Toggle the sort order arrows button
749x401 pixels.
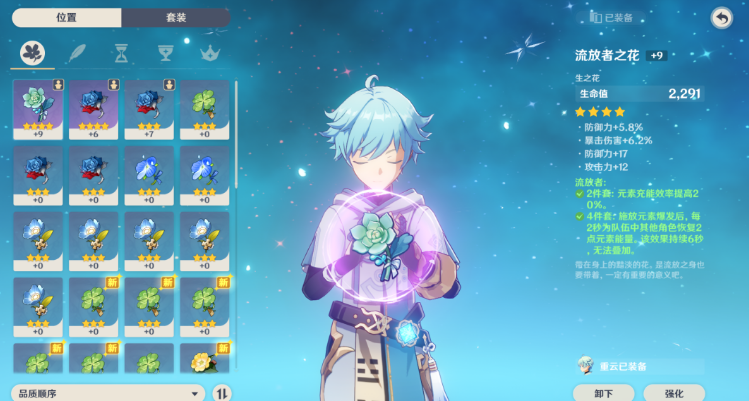222,393
